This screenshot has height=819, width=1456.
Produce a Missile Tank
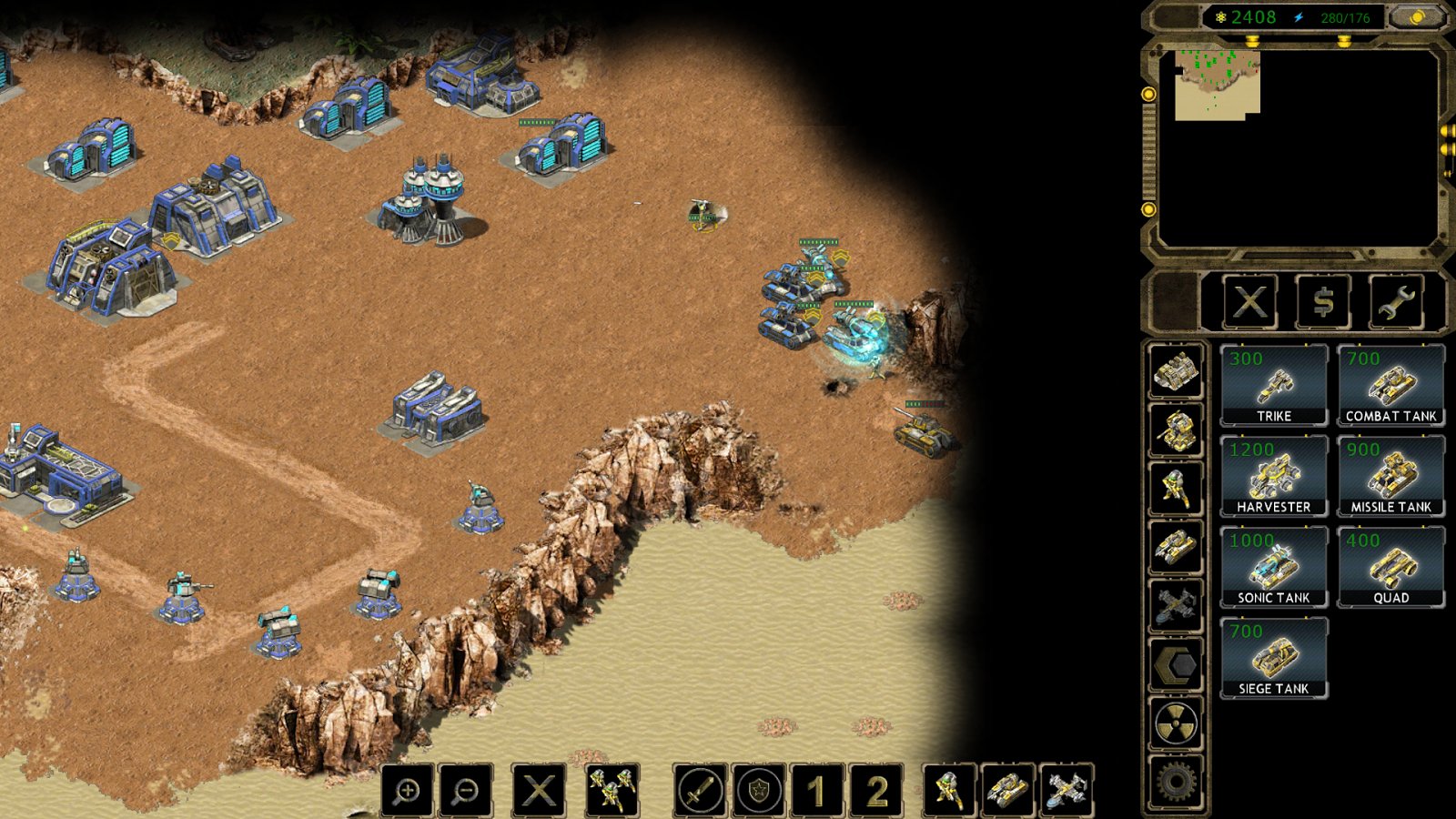pos(1390,477)
